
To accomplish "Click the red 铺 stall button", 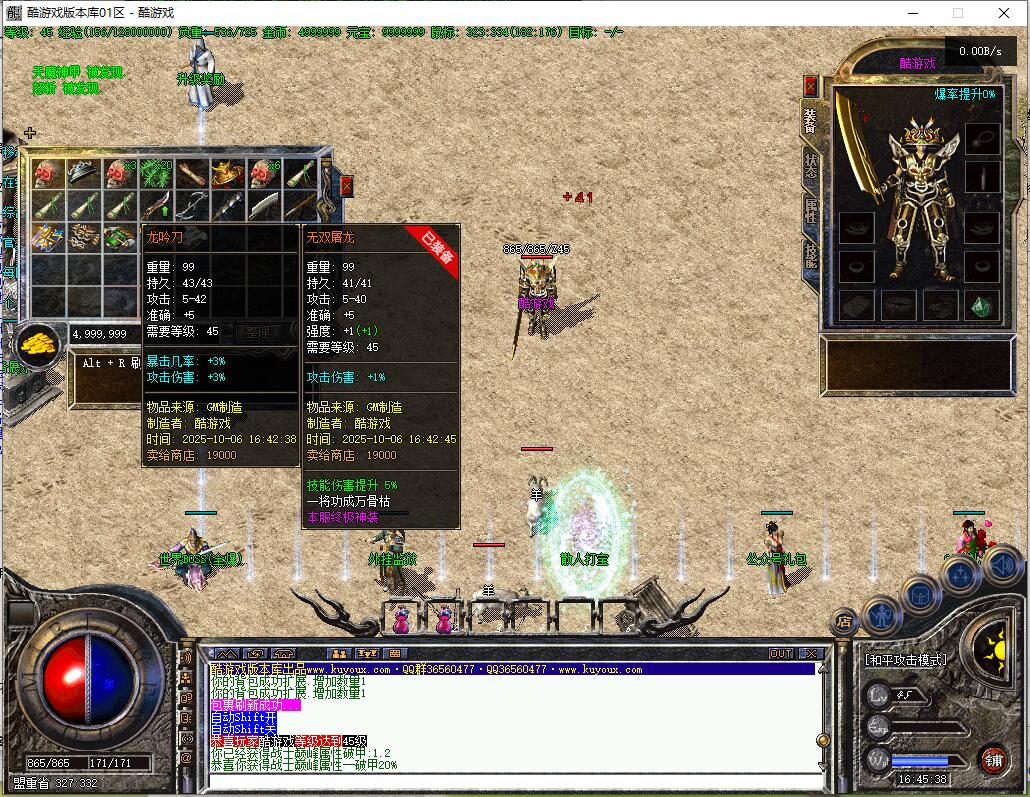I will coord(992,758).
